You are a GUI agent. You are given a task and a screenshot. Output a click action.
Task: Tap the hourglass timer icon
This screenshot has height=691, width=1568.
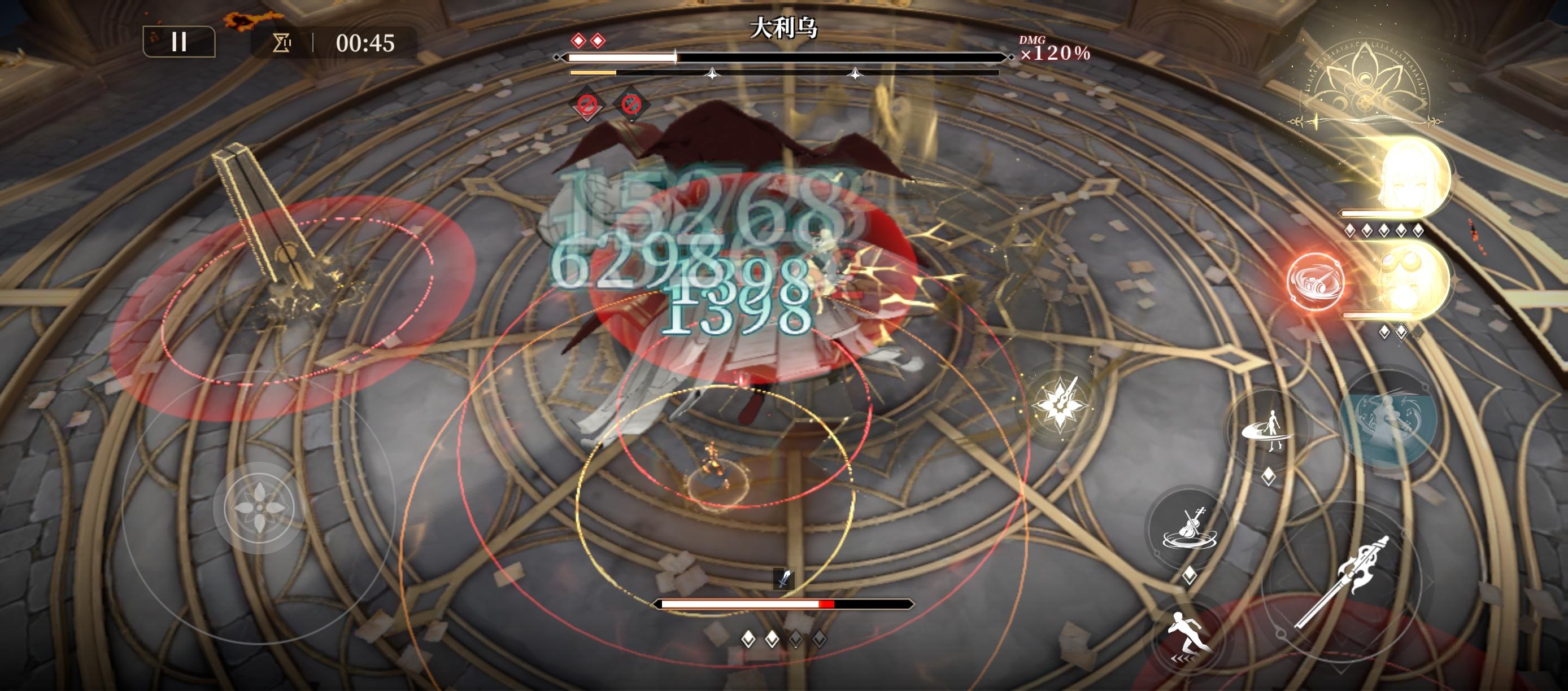(x=281, y=44)
